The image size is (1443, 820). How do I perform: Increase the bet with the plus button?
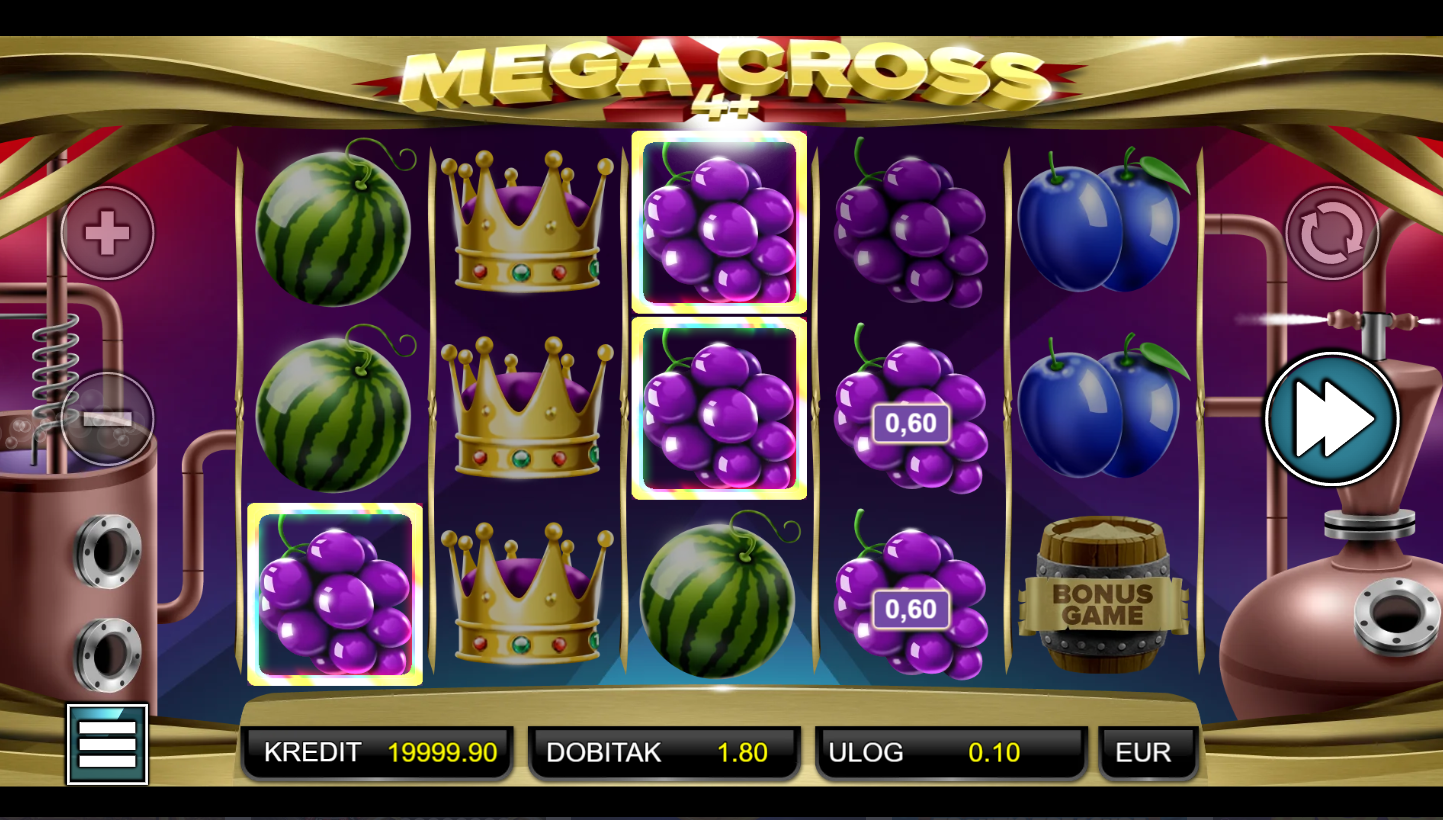click(x=107, y=233)
